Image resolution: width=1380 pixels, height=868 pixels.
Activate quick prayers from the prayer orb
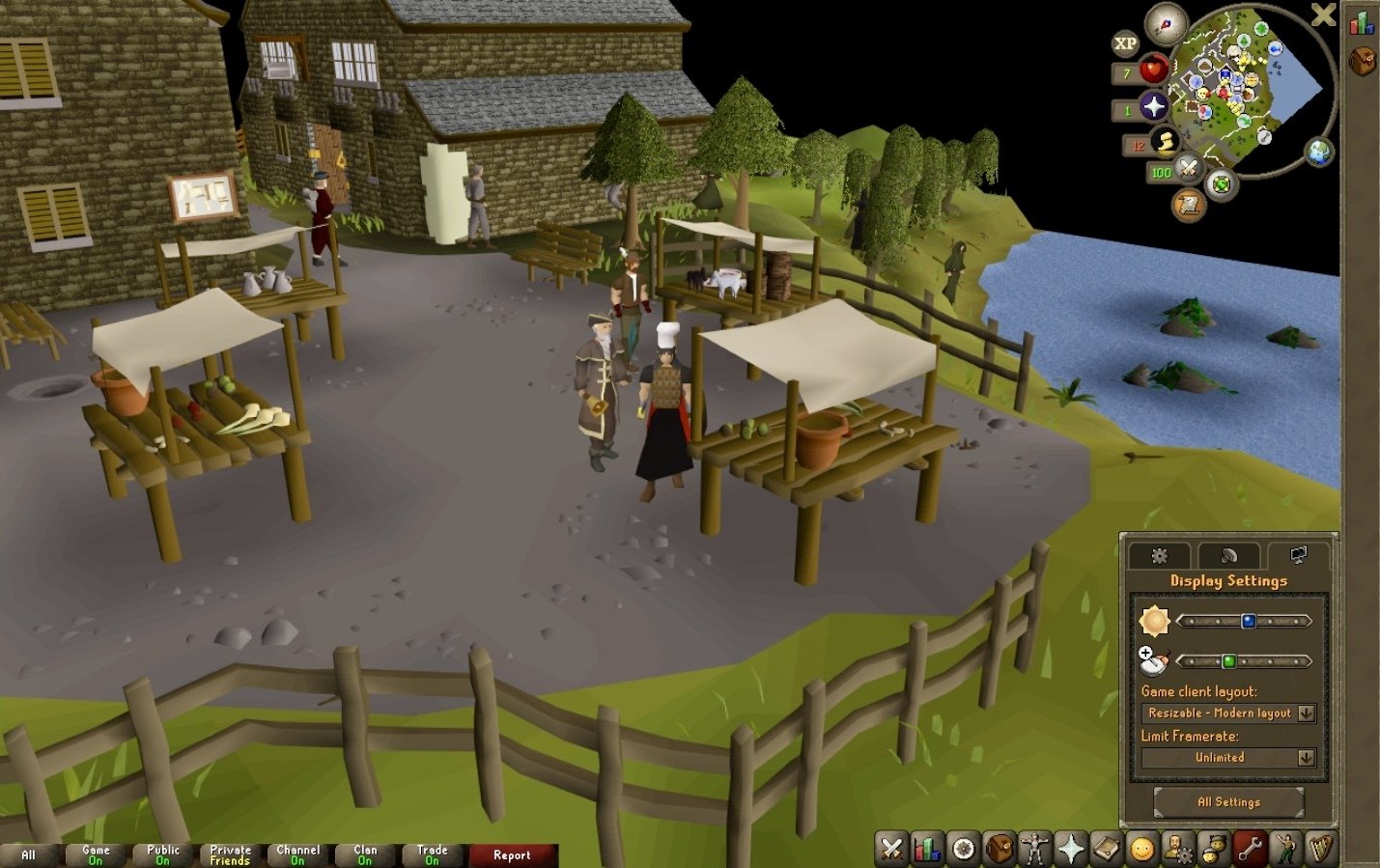[1153, 106]
